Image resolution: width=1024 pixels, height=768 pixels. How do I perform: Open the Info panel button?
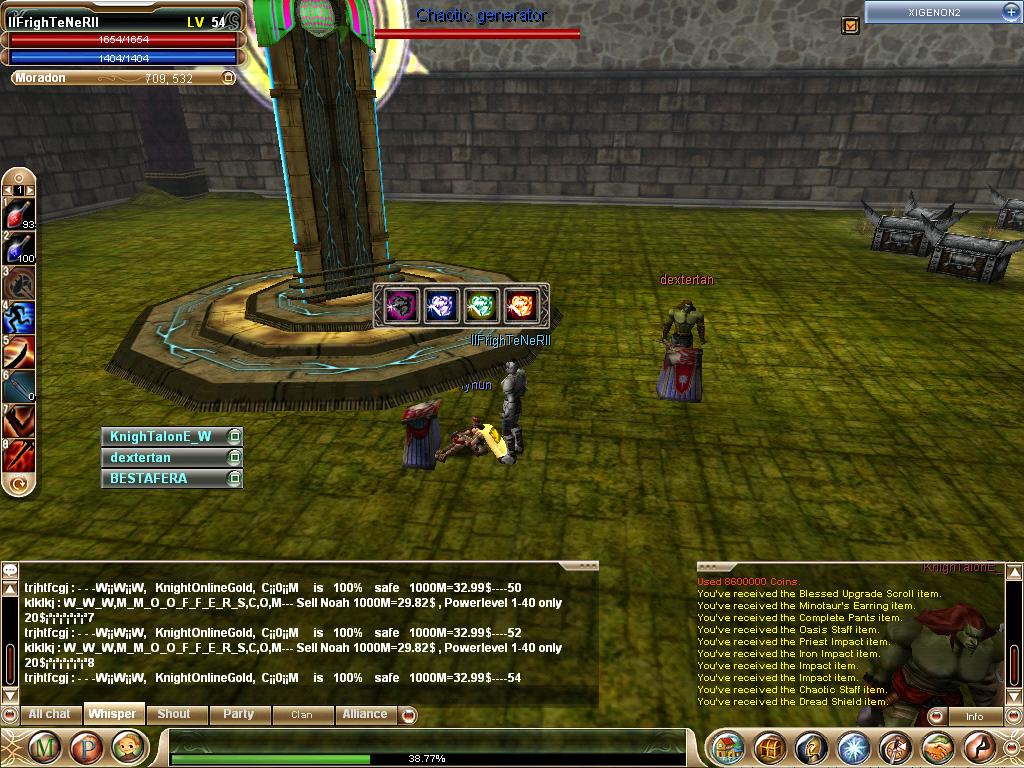(974, 716)
